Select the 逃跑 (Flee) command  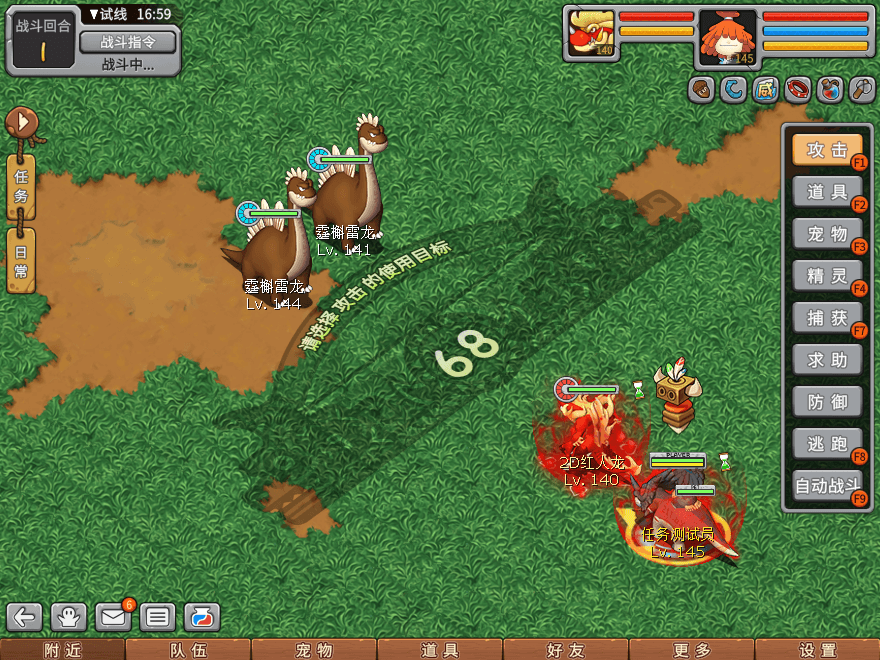pyautogui.click(x=826, y=444)
